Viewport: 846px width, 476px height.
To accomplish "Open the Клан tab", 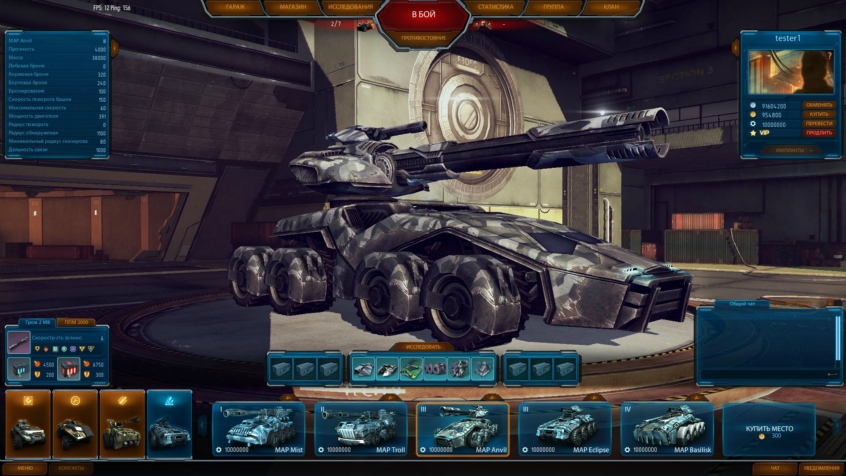I will 610,7.
